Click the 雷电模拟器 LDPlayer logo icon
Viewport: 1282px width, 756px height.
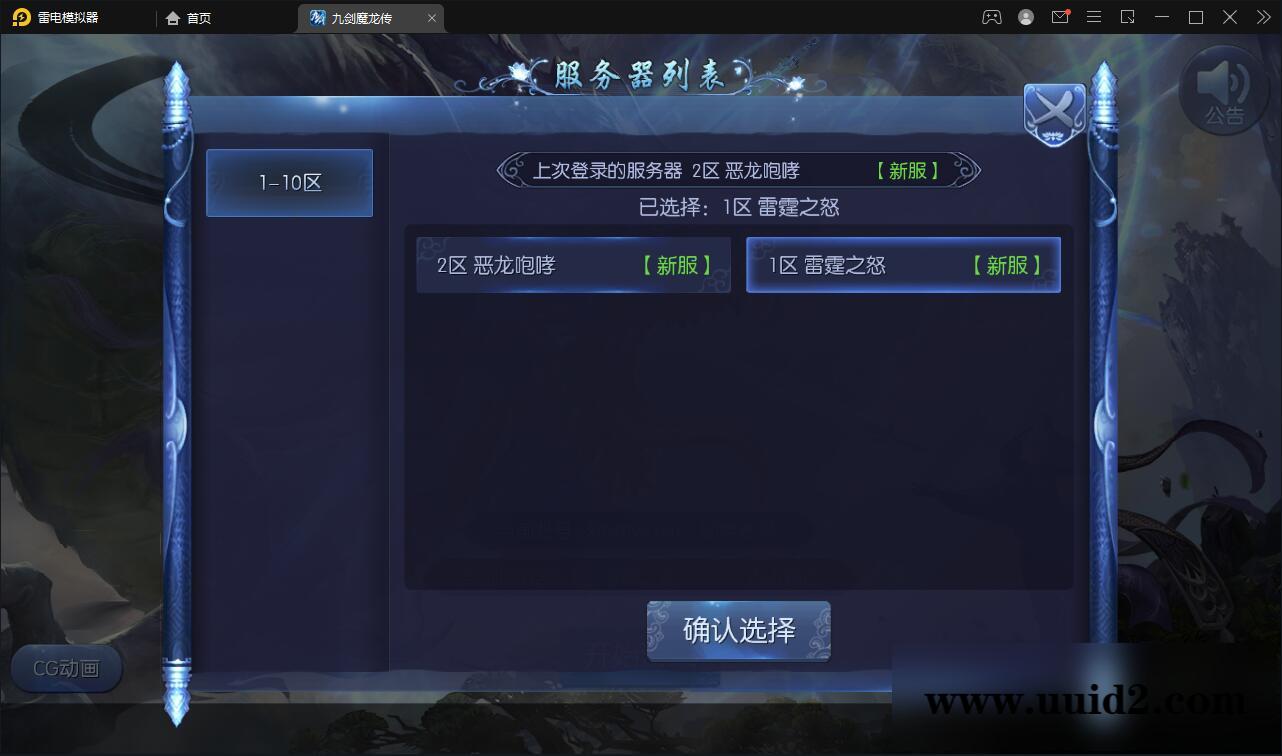tap(20, 17)
